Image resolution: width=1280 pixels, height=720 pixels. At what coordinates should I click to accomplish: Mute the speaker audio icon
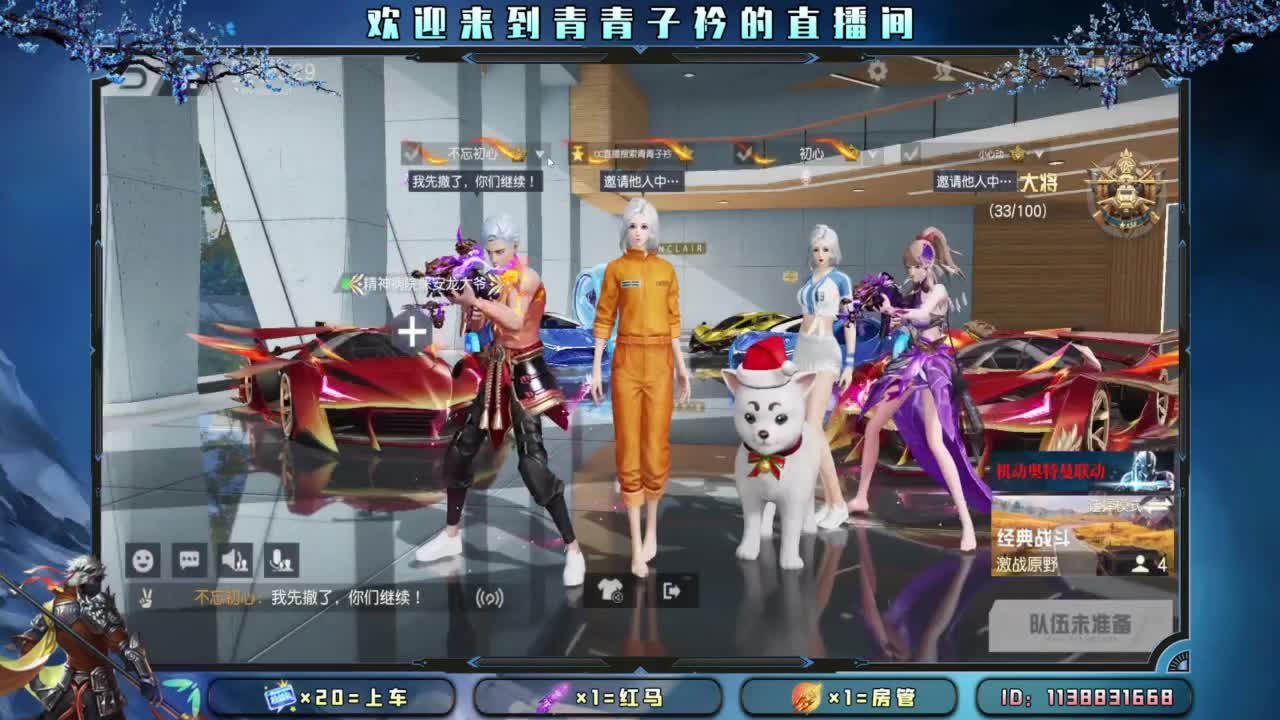pos(237,560)
